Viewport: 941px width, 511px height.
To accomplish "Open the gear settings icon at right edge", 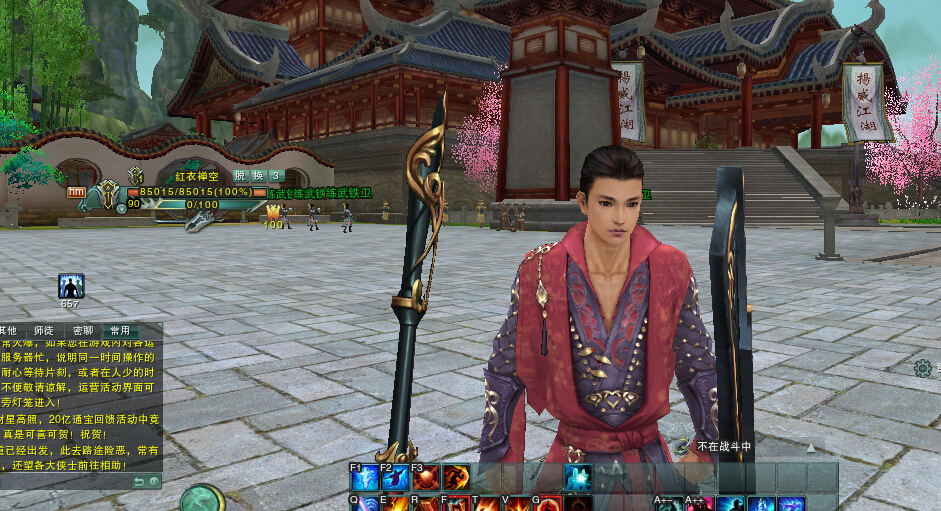I will tap(923, 369).
